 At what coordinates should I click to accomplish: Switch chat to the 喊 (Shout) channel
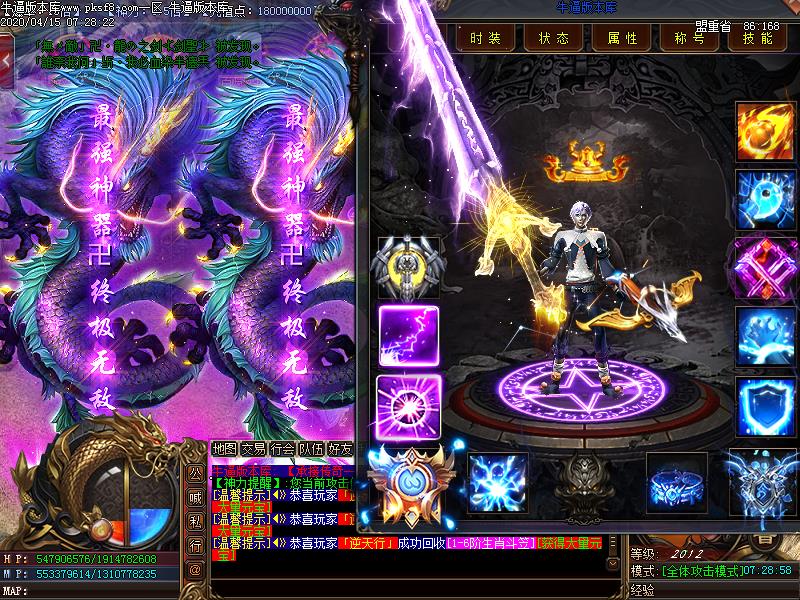click(195, 496)
